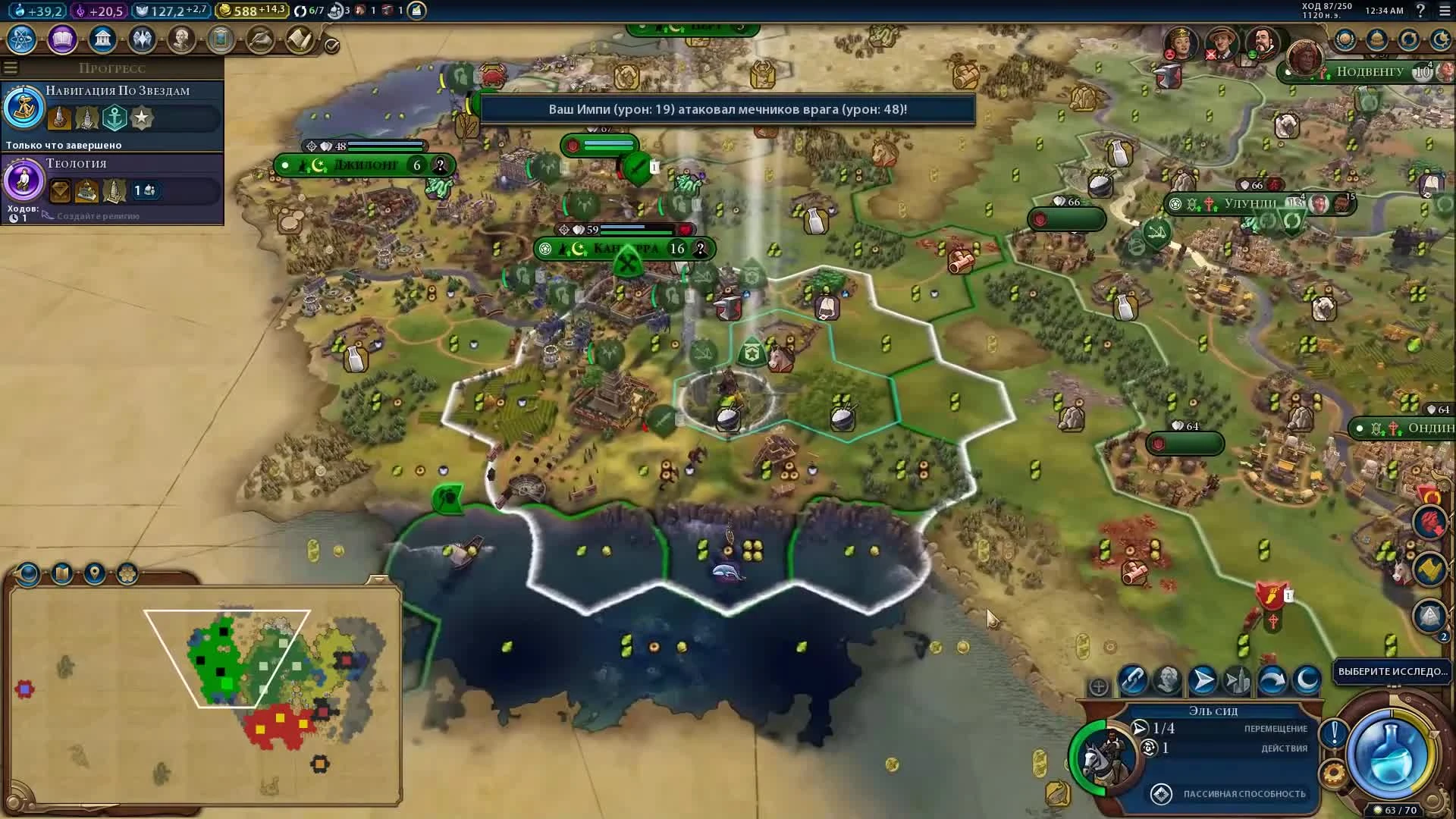Select the map pin tool above the minimap
Screen dimensions: 1456x819
pyautogui.click(x=93, y=574)
